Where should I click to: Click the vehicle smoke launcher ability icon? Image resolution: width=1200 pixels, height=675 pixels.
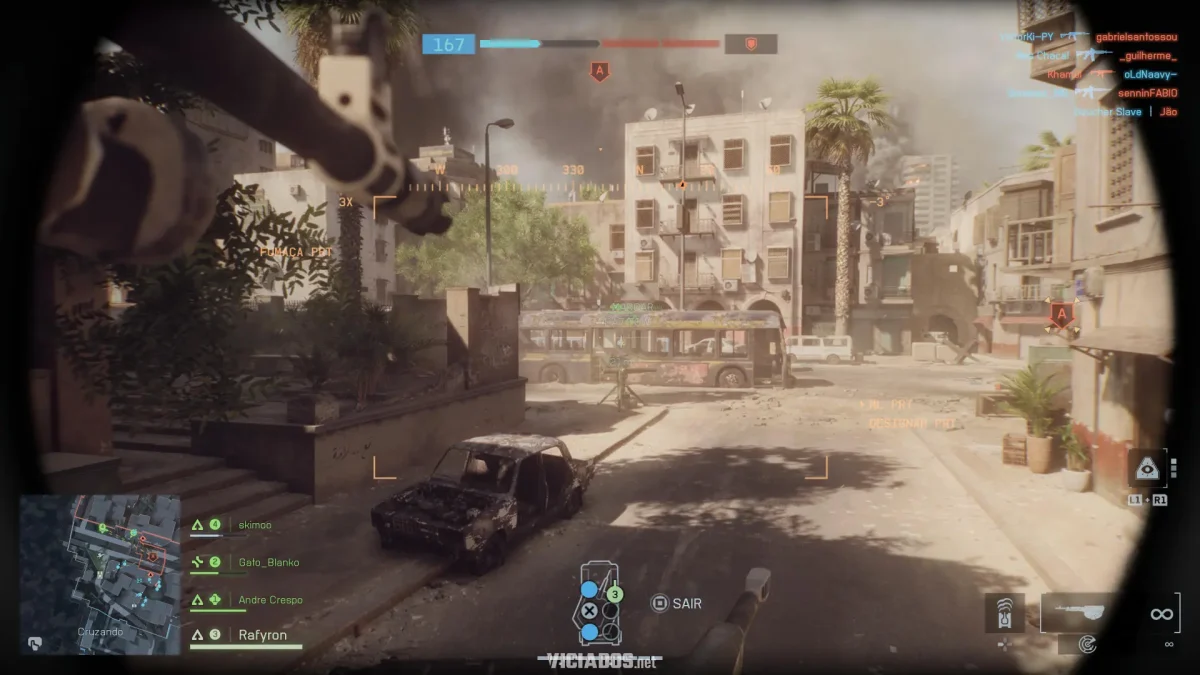coord(1004,614)
